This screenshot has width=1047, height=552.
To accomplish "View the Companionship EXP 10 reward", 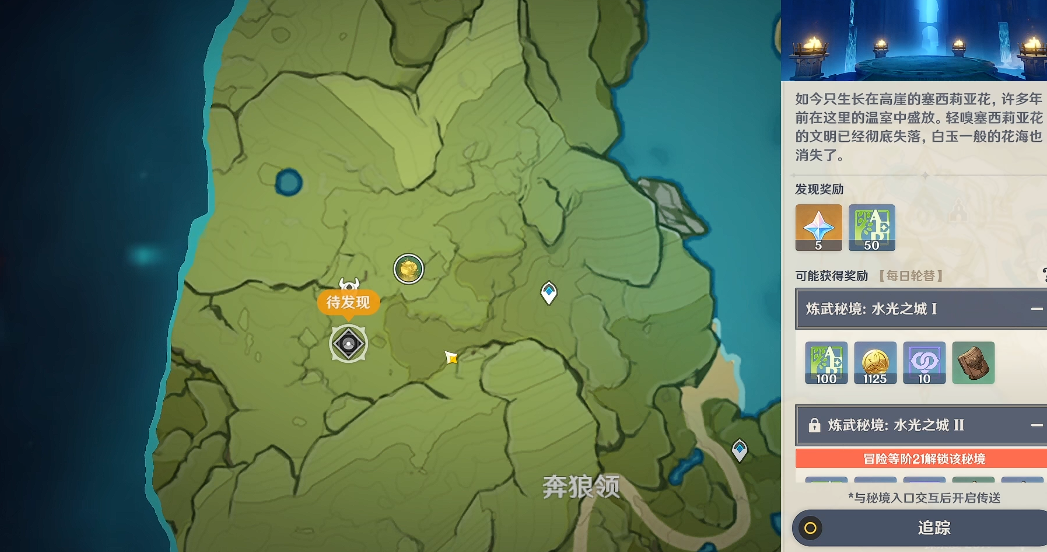I will pos(924,363).
